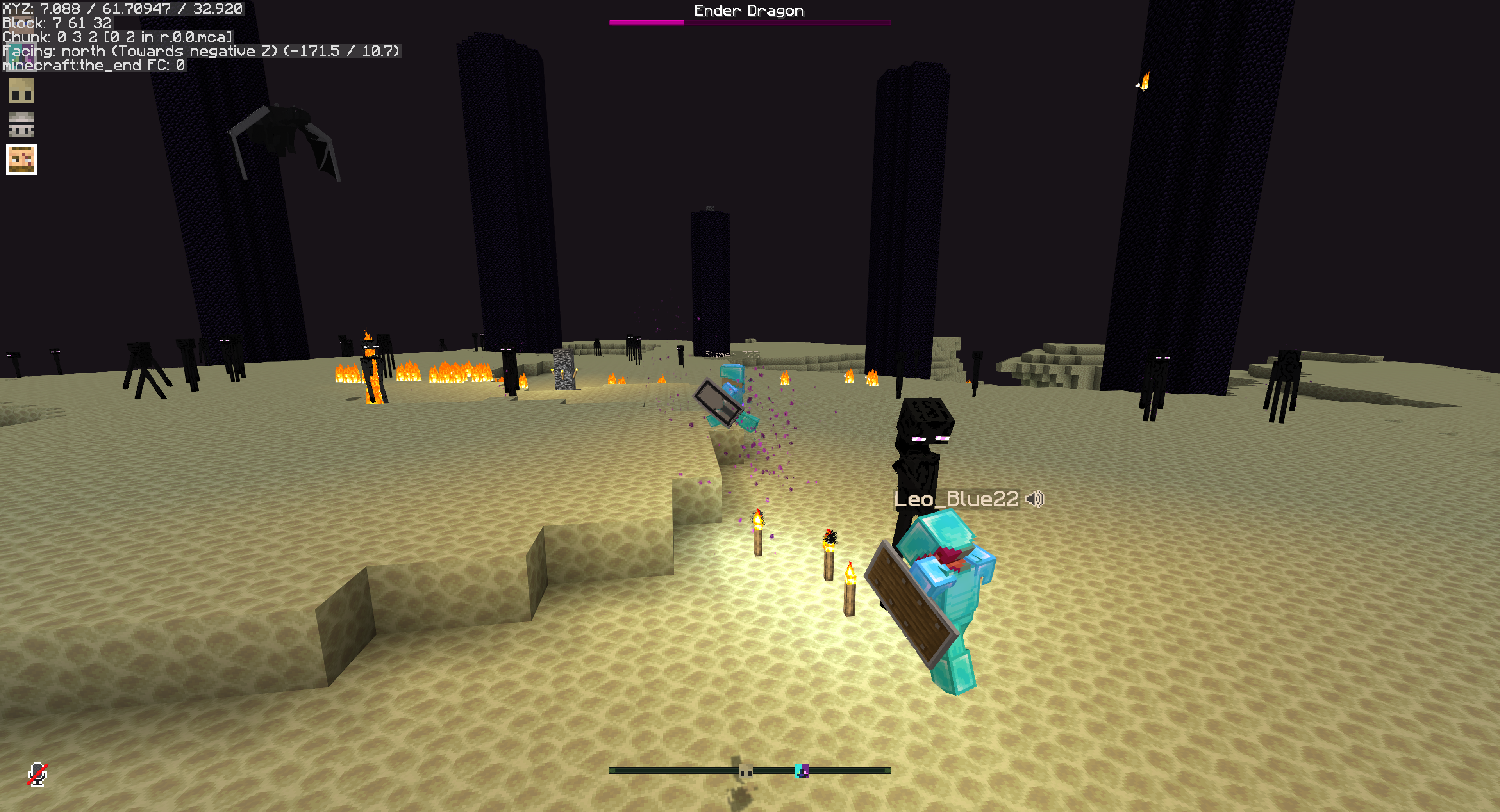1500x812 pixels.
Task: Select the blond husk-like player head icon
Action: pos(21,91)
